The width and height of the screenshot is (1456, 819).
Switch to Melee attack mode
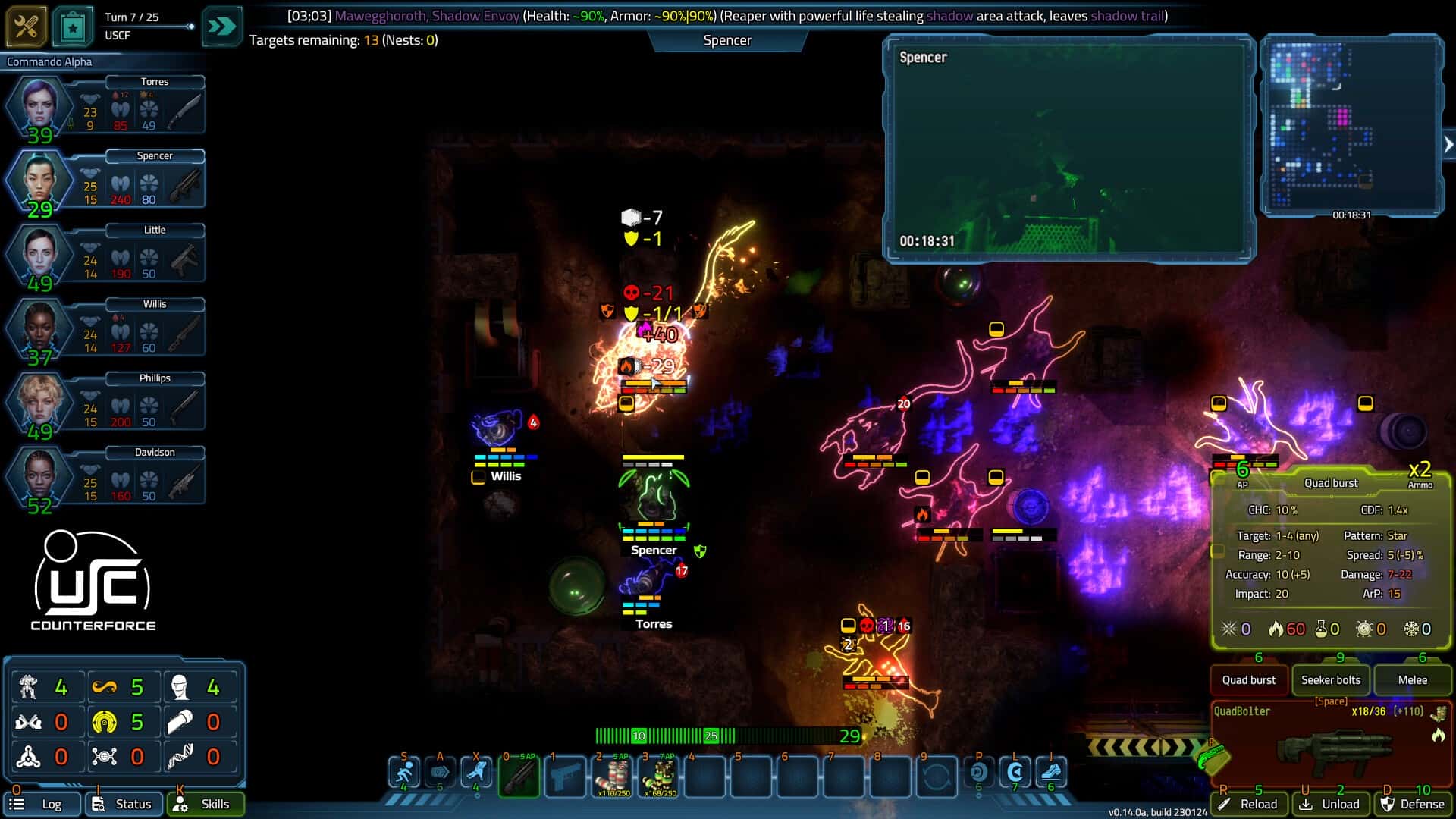(1412, 680)
